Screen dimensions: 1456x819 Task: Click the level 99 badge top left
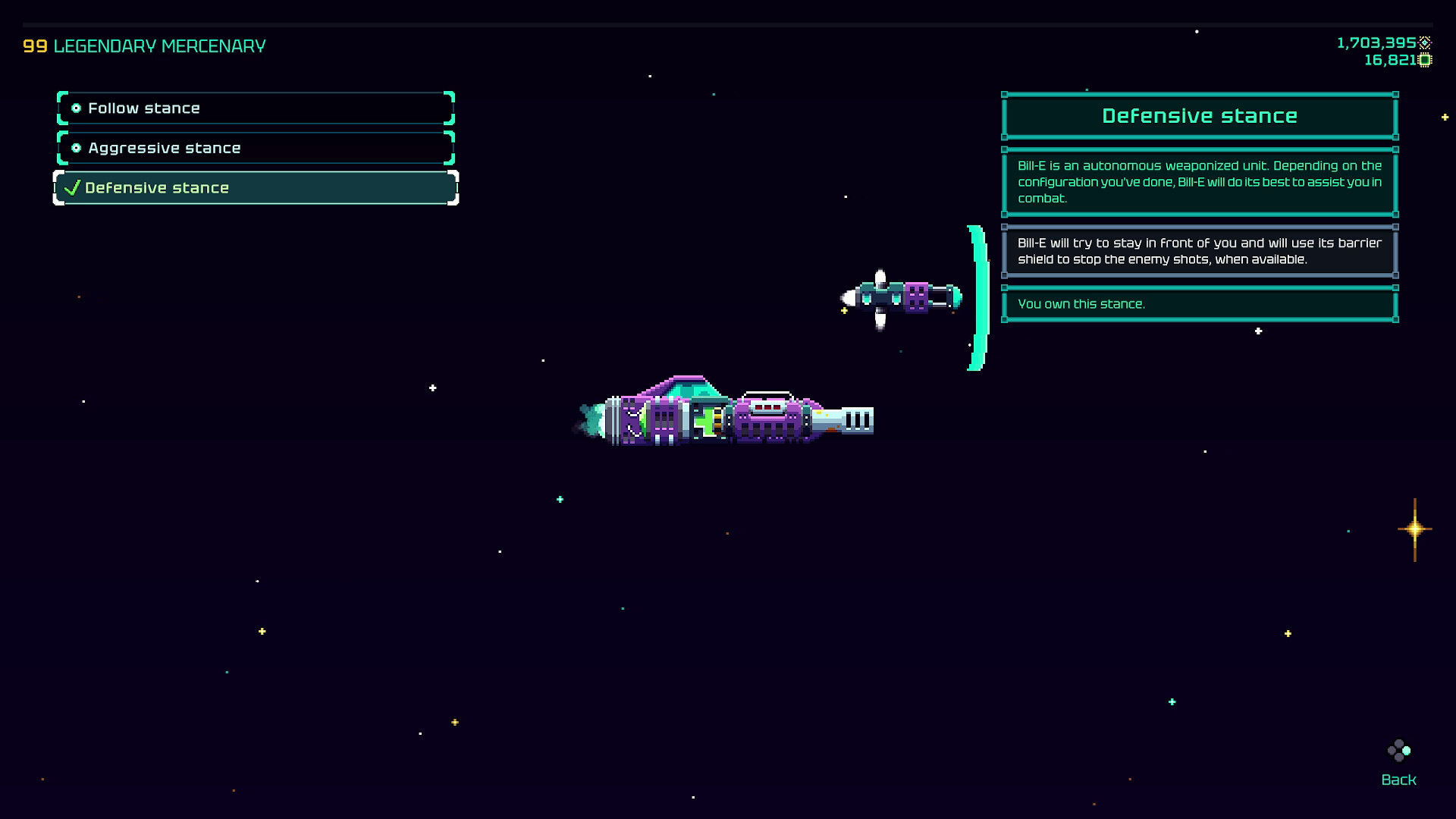coord(34,45)
